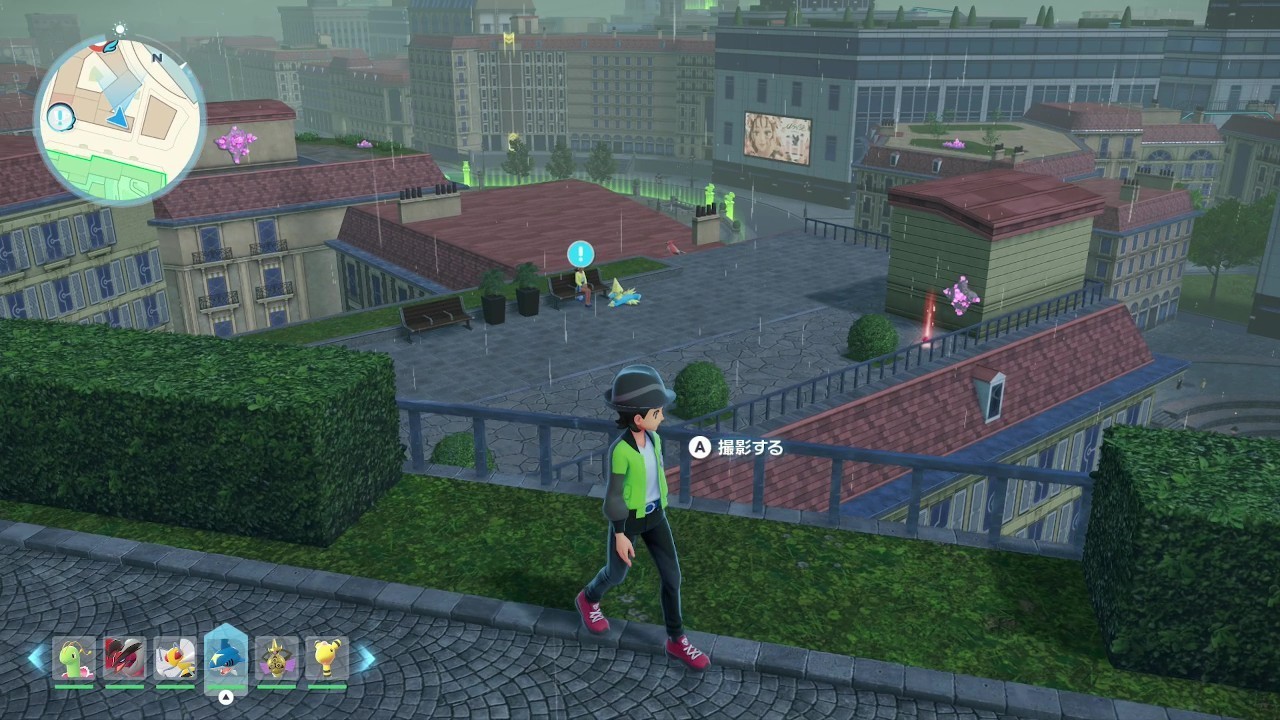Image resolution: width=1280 pixels, height=720 pixels.
Task: Click the right arrow beside the party bar
Action: tap(365, 658)
